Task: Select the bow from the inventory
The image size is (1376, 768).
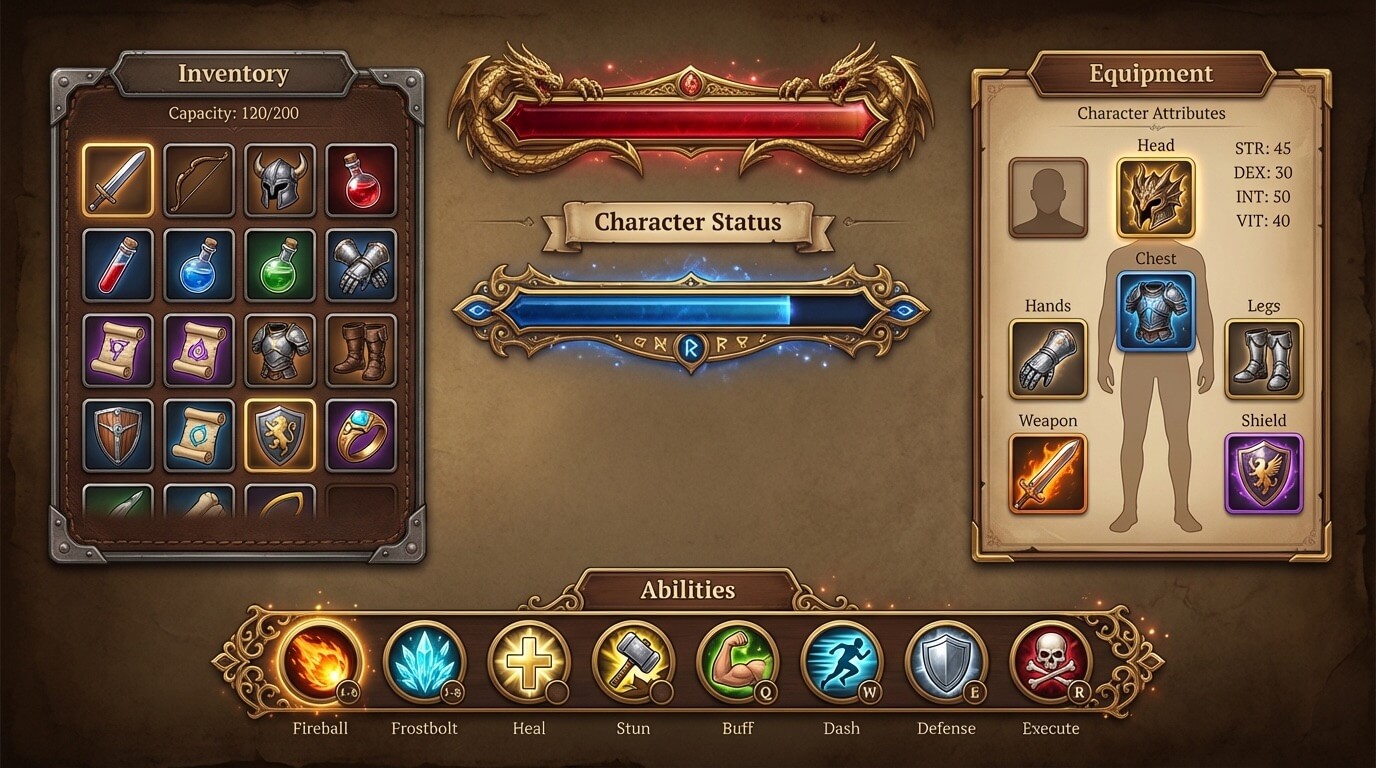Action: click(x=198, y=180)
